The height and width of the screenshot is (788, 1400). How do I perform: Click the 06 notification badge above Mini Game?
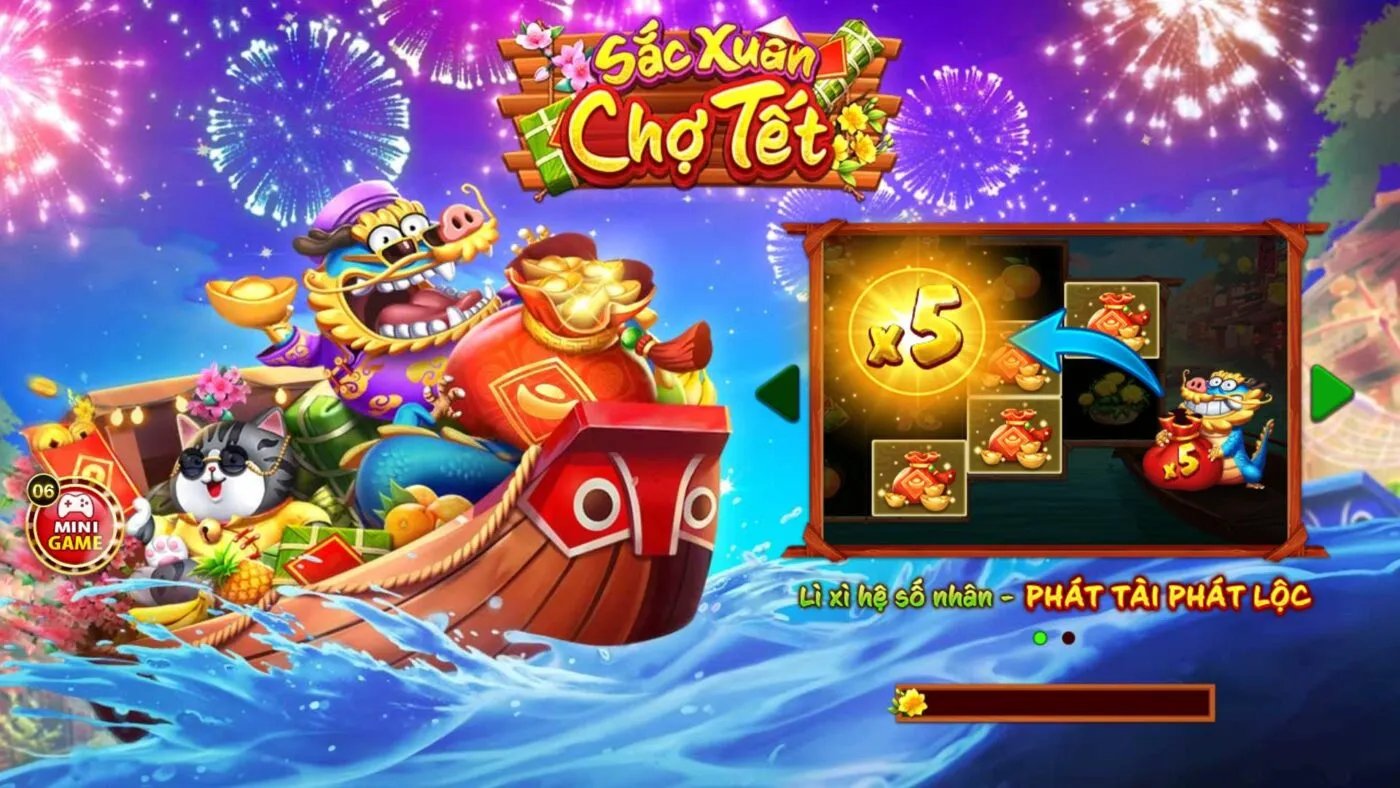pos(43,490)
